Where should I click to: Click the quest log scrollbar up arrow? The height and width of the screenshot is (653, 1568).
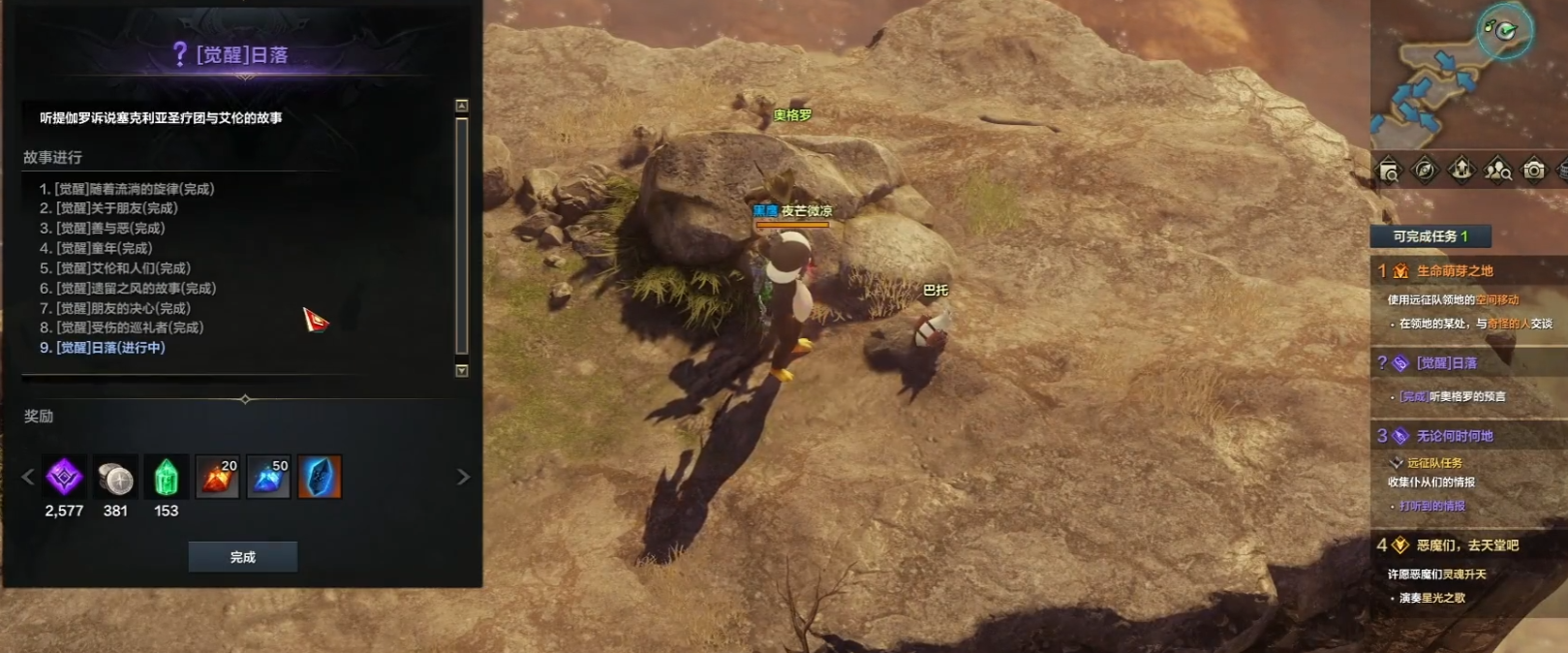coord(462,106)
